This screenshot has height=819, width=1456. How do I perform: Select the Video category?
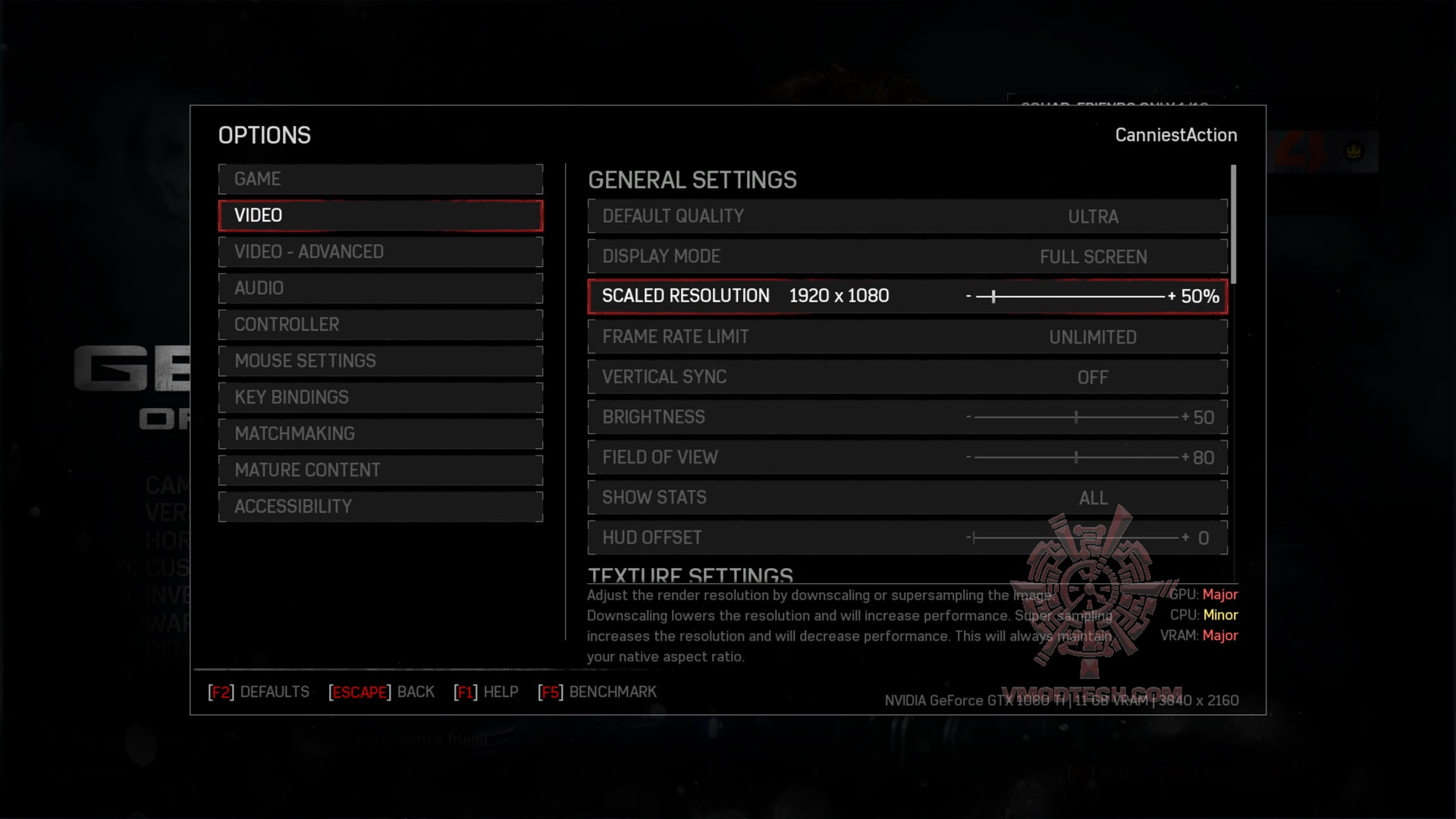tap(380, 215)
